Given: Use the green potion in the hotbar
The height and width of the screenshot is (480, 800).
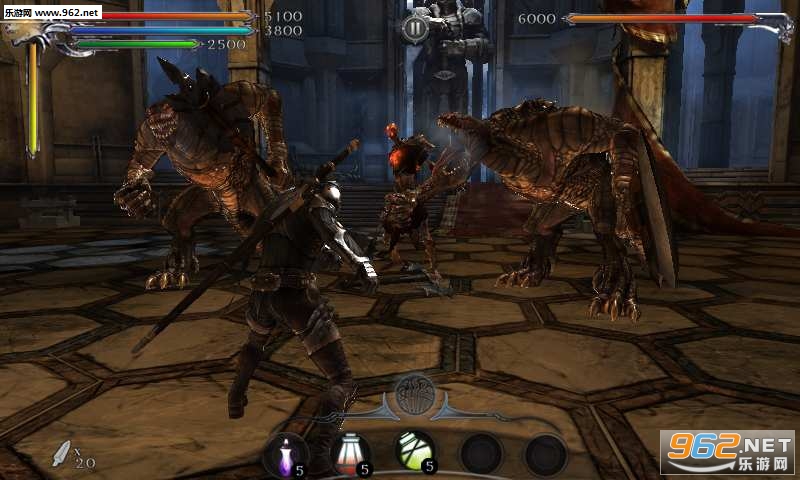Looking at the screenshot, I should coord(414,451).
